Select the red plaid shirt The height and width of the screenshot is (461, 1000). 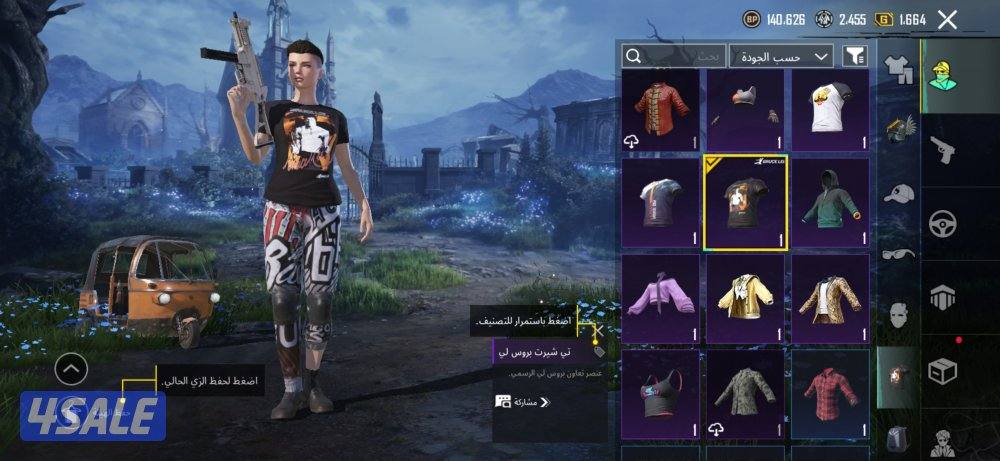click(830, 392)
